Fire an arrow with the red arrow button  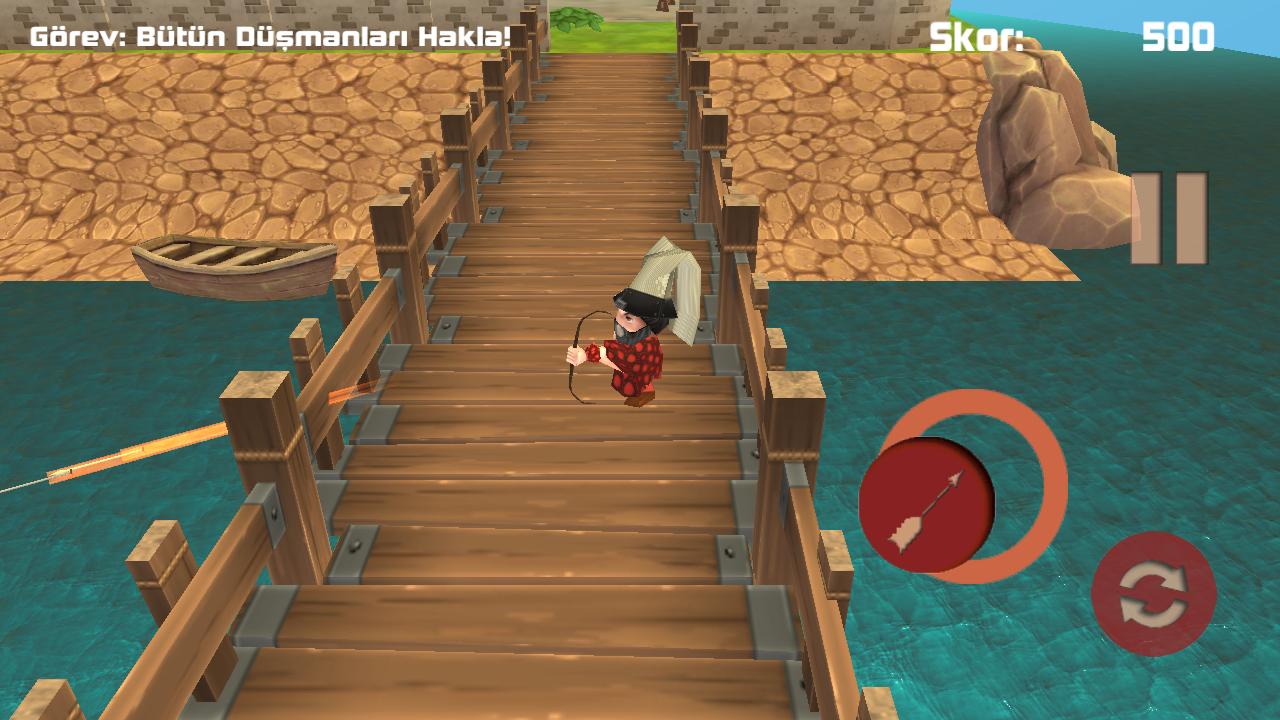point(927,505)
